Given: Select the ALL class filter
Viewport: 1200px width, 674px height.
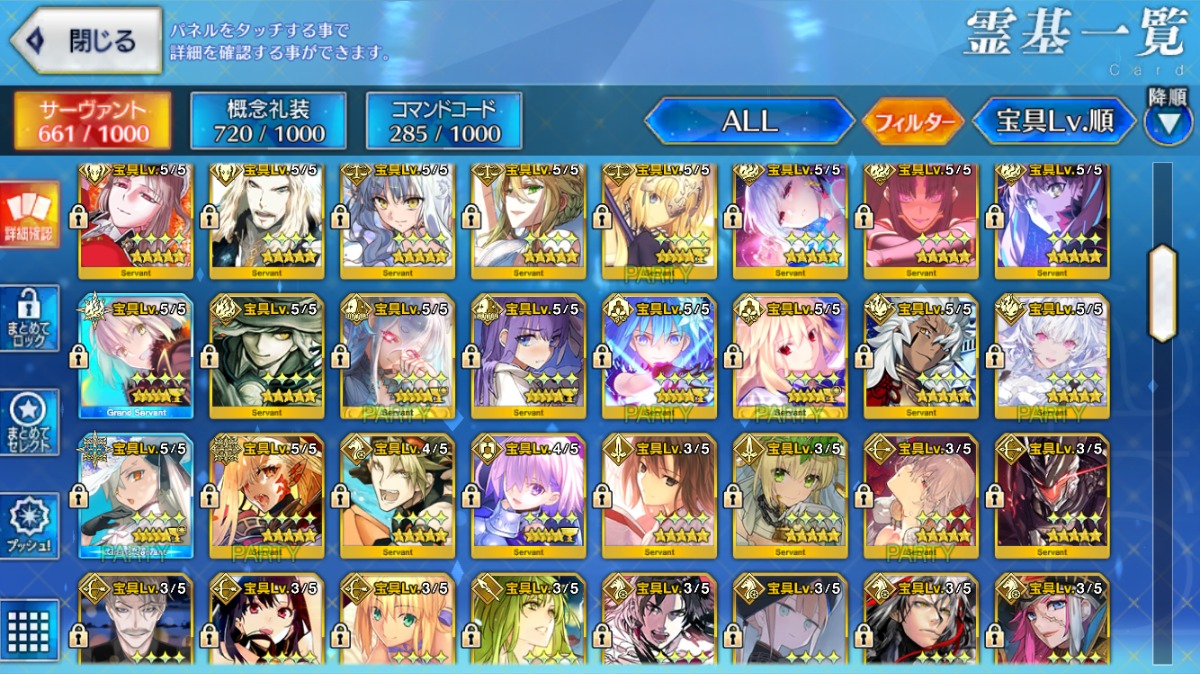Looking at the screenshot, I should 749,122.
